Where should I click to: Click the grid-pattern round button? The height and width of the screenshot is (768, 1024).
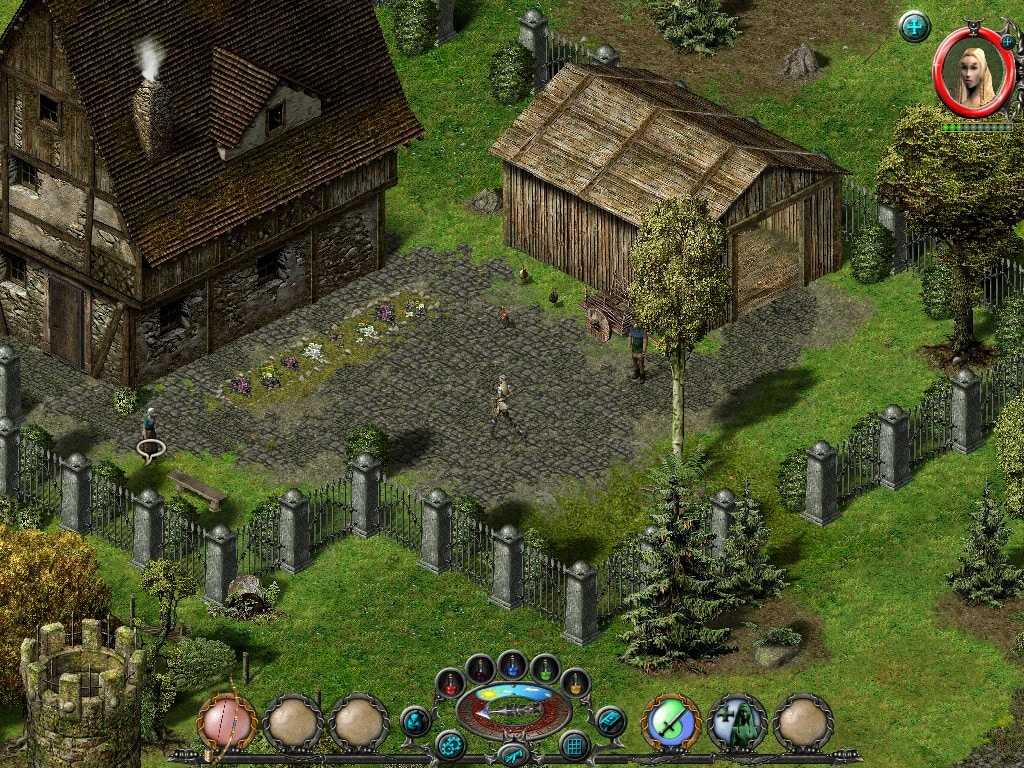pos(574,745)
